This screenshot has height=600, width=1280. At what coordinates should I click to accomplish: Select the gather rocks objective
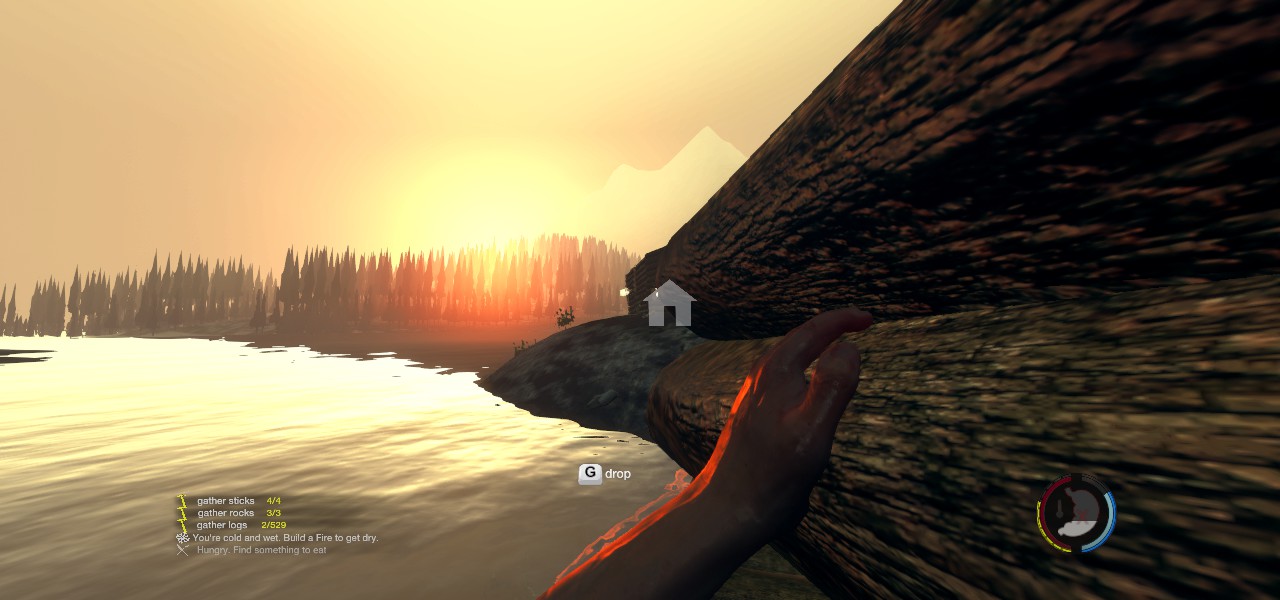[226, 513]
